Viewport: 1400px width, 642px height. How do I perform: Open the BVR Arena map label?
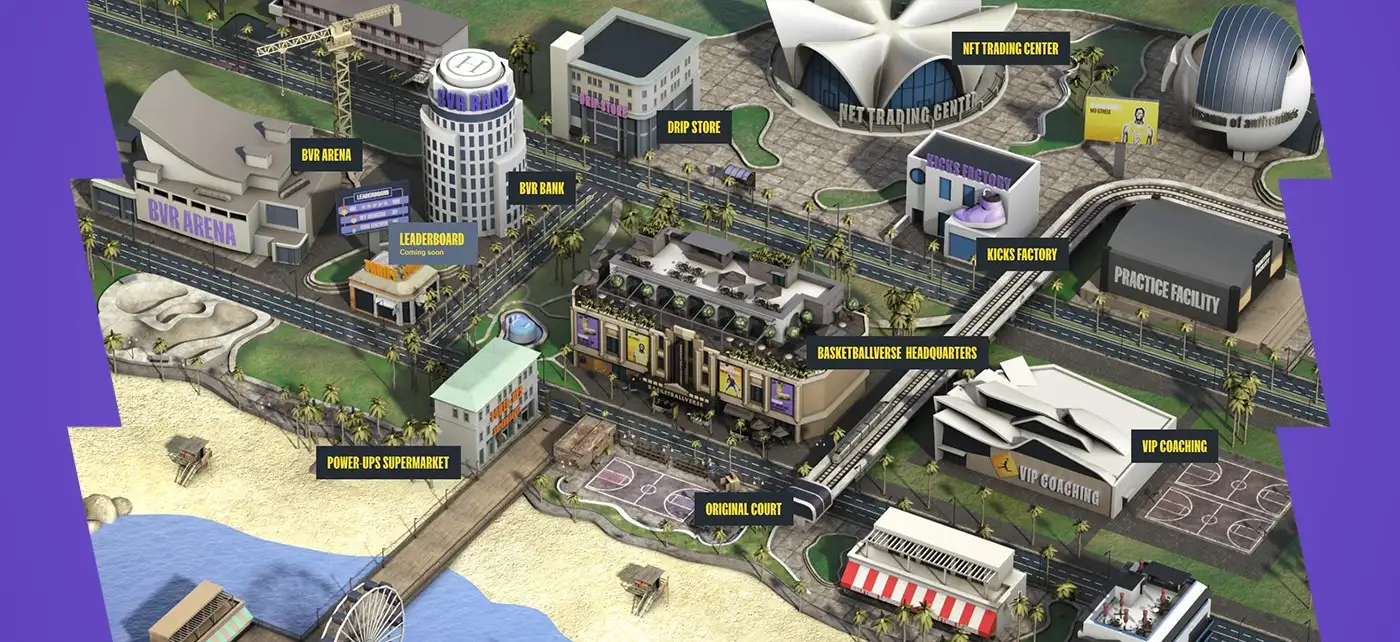(x=325, y=156)
